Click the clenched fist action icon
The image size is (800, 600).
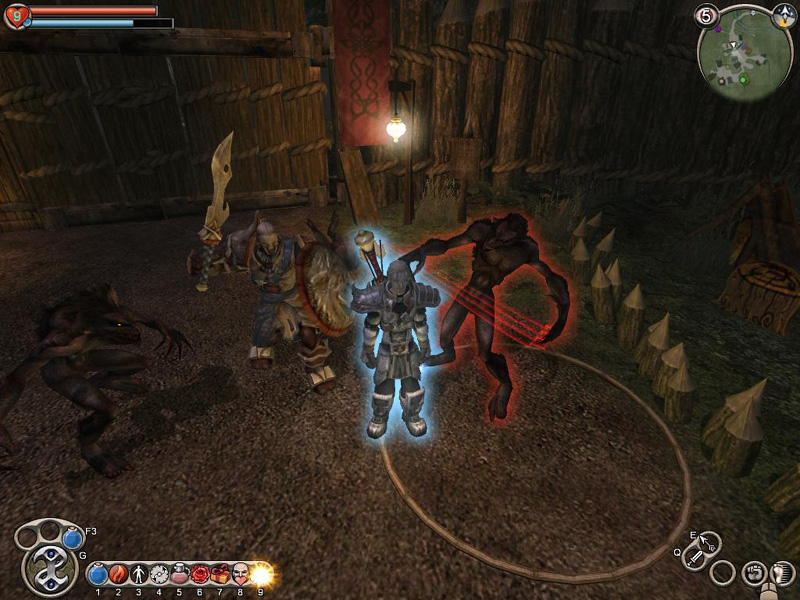point(756,573)
